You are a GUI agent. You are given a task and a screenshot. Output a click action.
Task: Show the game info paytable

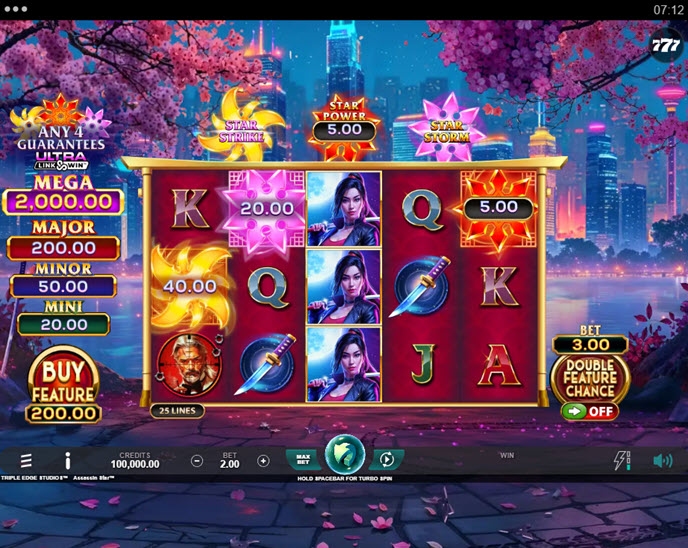pyautogui.click(x=68, y=461)
